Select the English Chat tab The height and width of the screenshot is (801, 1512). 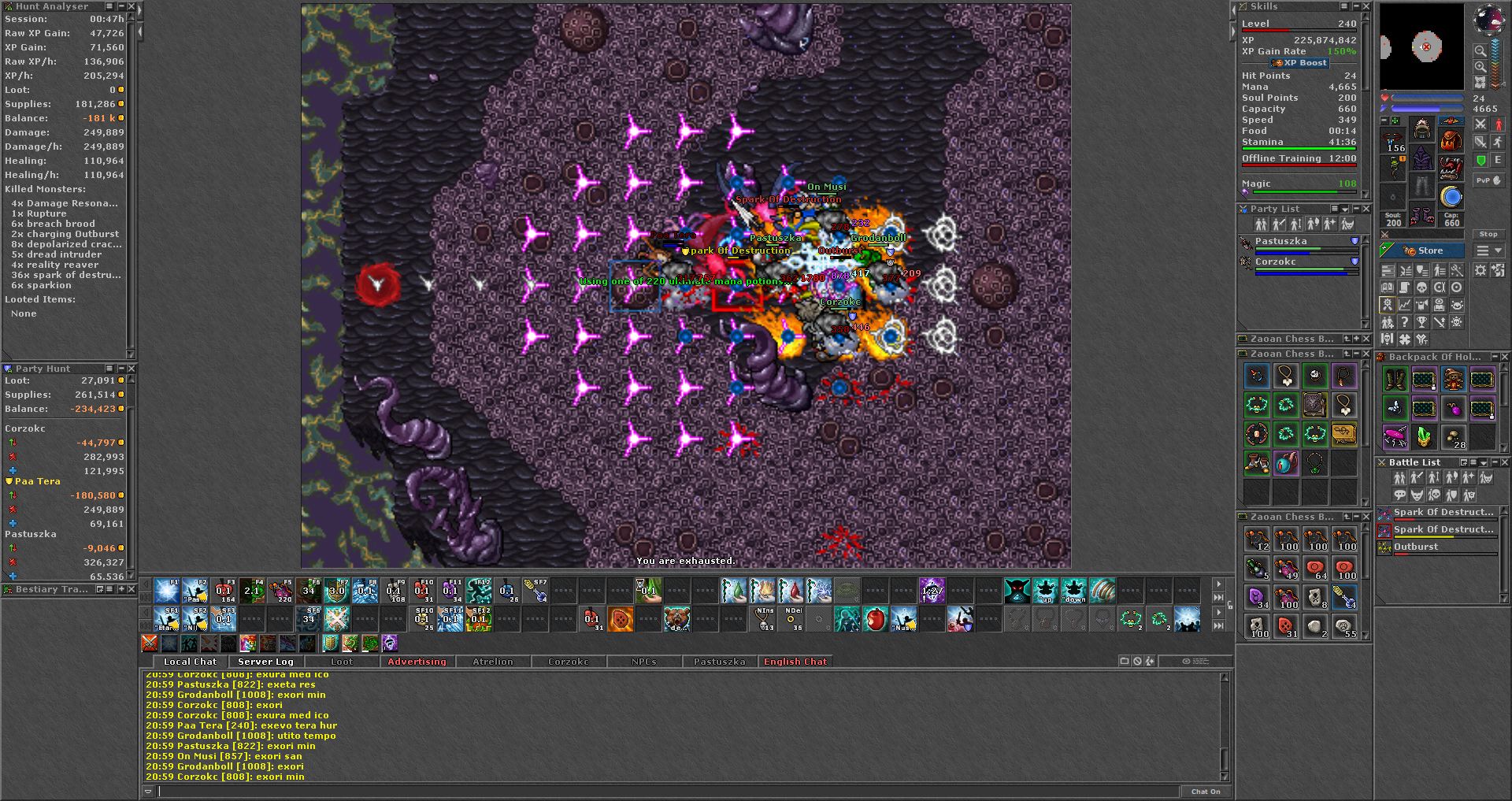[795, 662]
